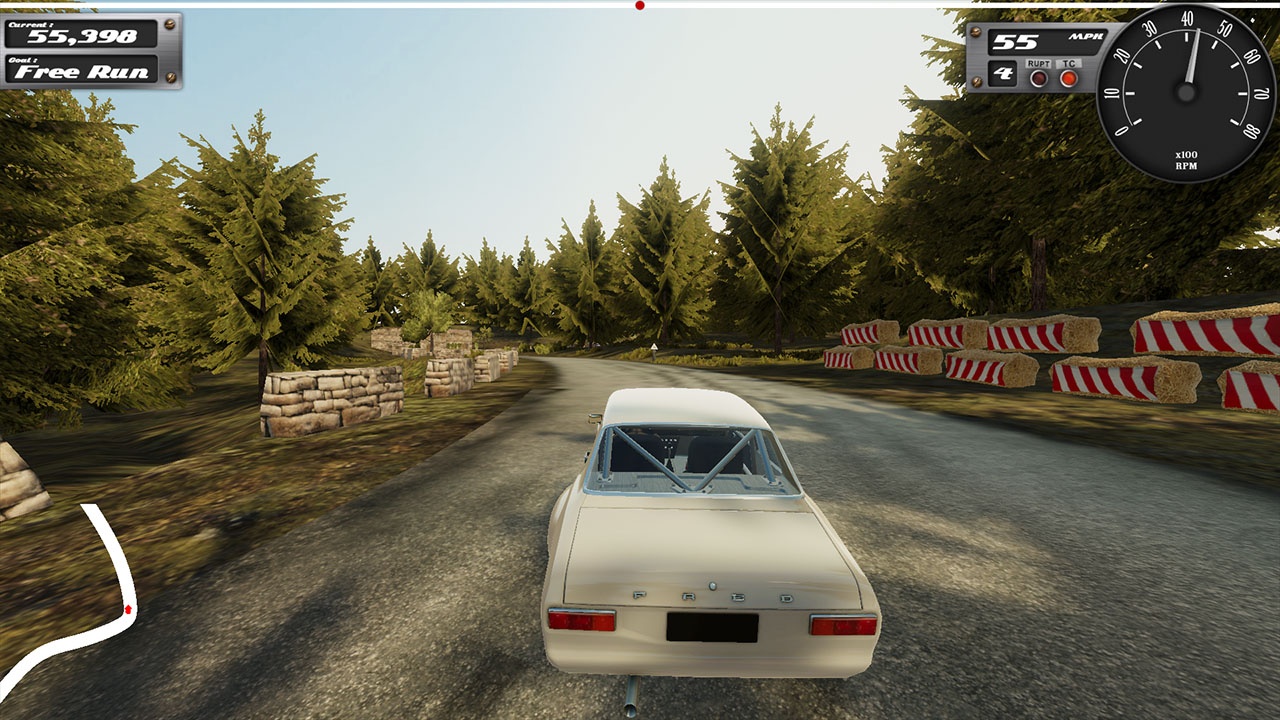Toggle the TC traction control light
Screen dimensions: 1280x720
[1069, 78]
